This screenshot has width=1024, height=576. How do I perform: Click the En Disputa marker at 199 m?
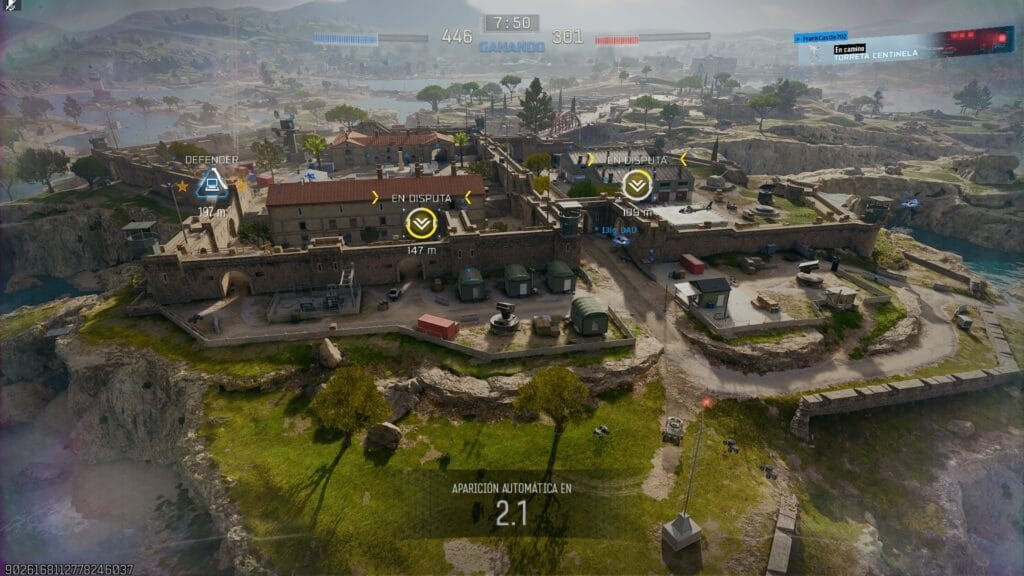click(x=636, y=184)
